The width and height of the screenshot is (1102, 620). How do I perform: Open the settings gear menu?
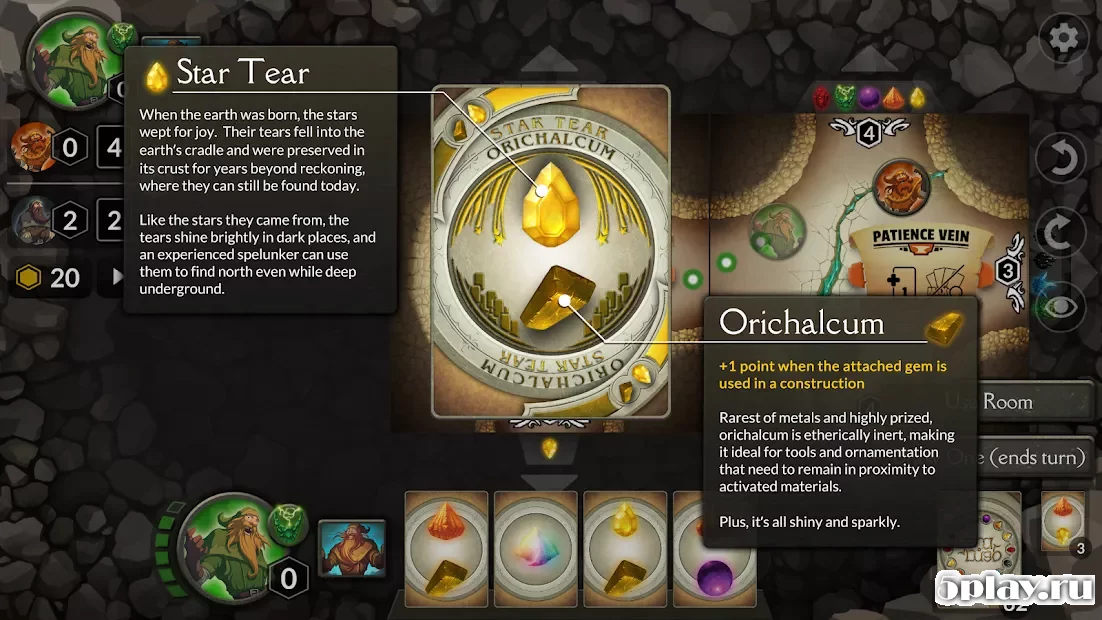[1063, 39]
